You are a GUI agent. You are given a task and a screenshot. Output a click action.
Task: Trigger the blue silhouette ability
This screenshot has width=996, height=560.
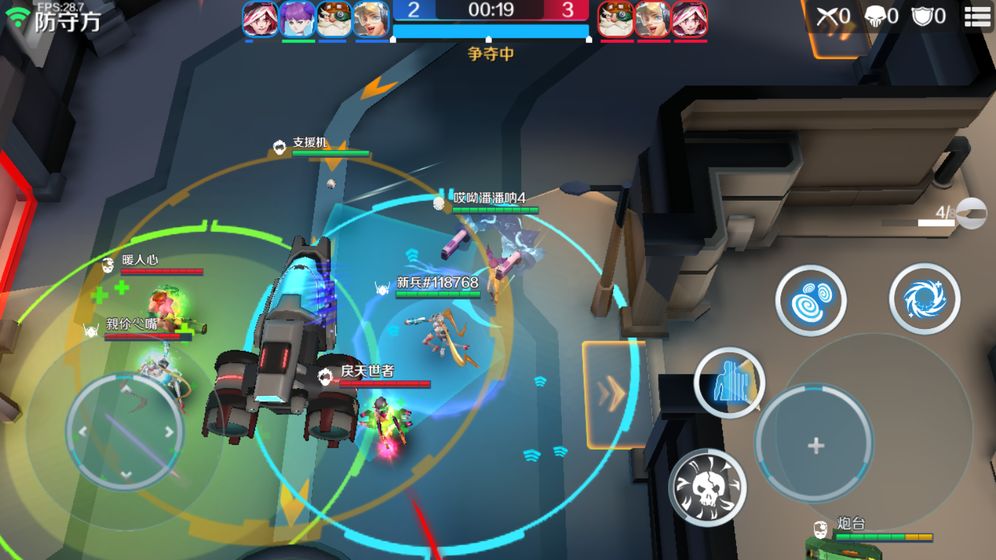point(730,383)
